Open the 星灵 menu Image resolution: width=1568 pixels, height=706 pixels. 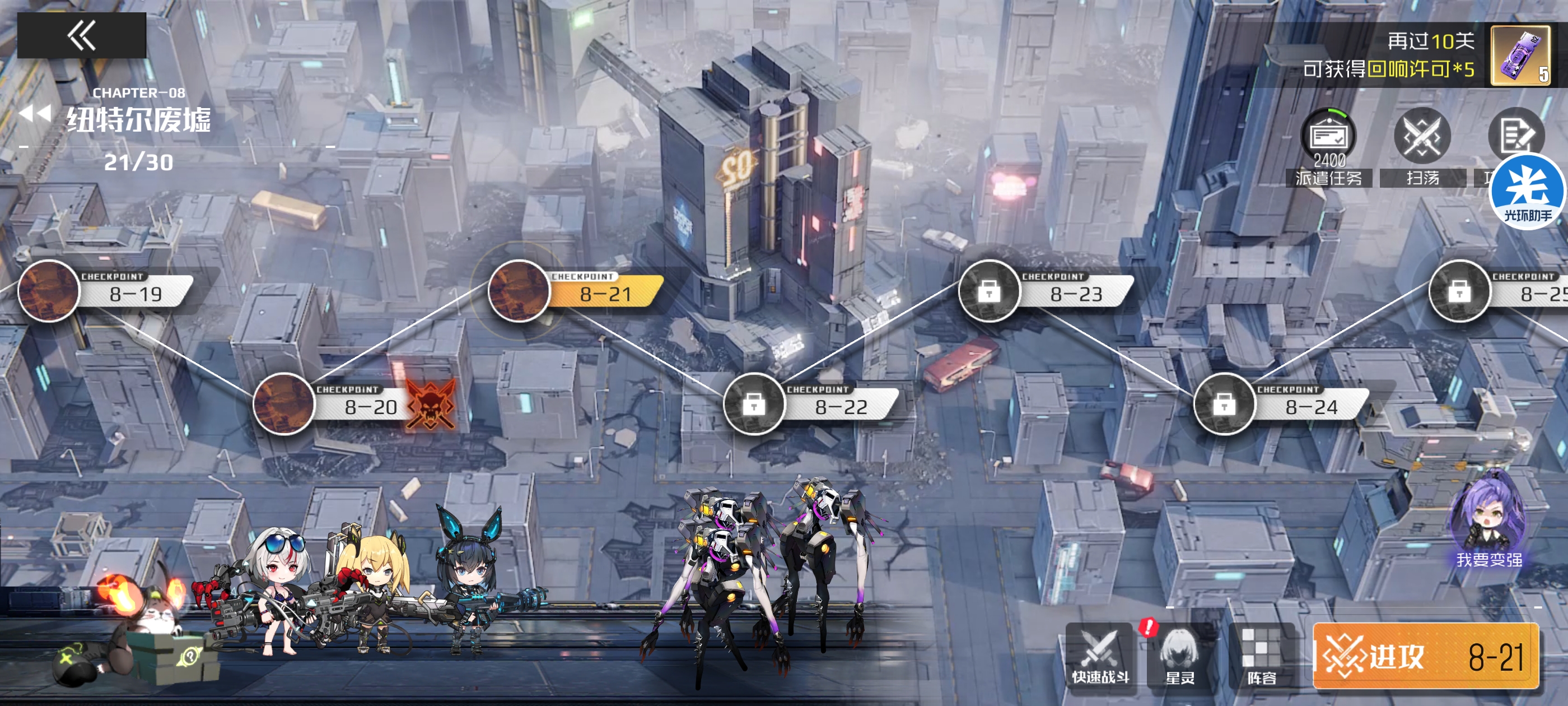coord(1180,656)
